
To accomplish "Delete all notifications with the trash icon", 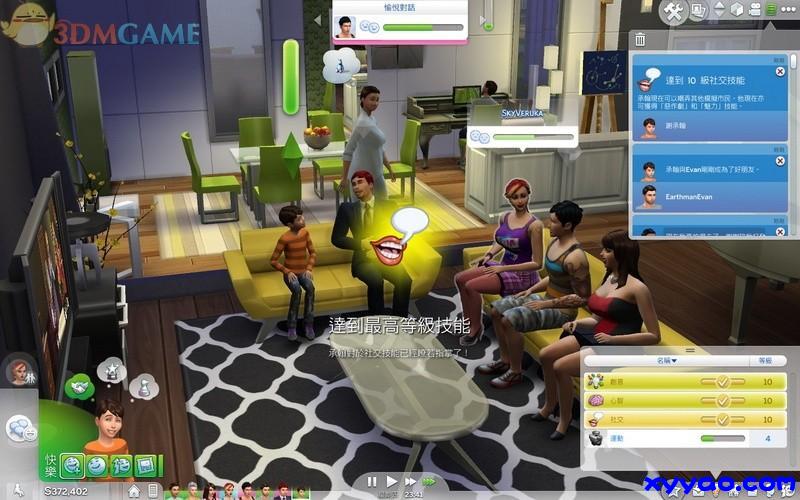I will (x=640, y=40).
